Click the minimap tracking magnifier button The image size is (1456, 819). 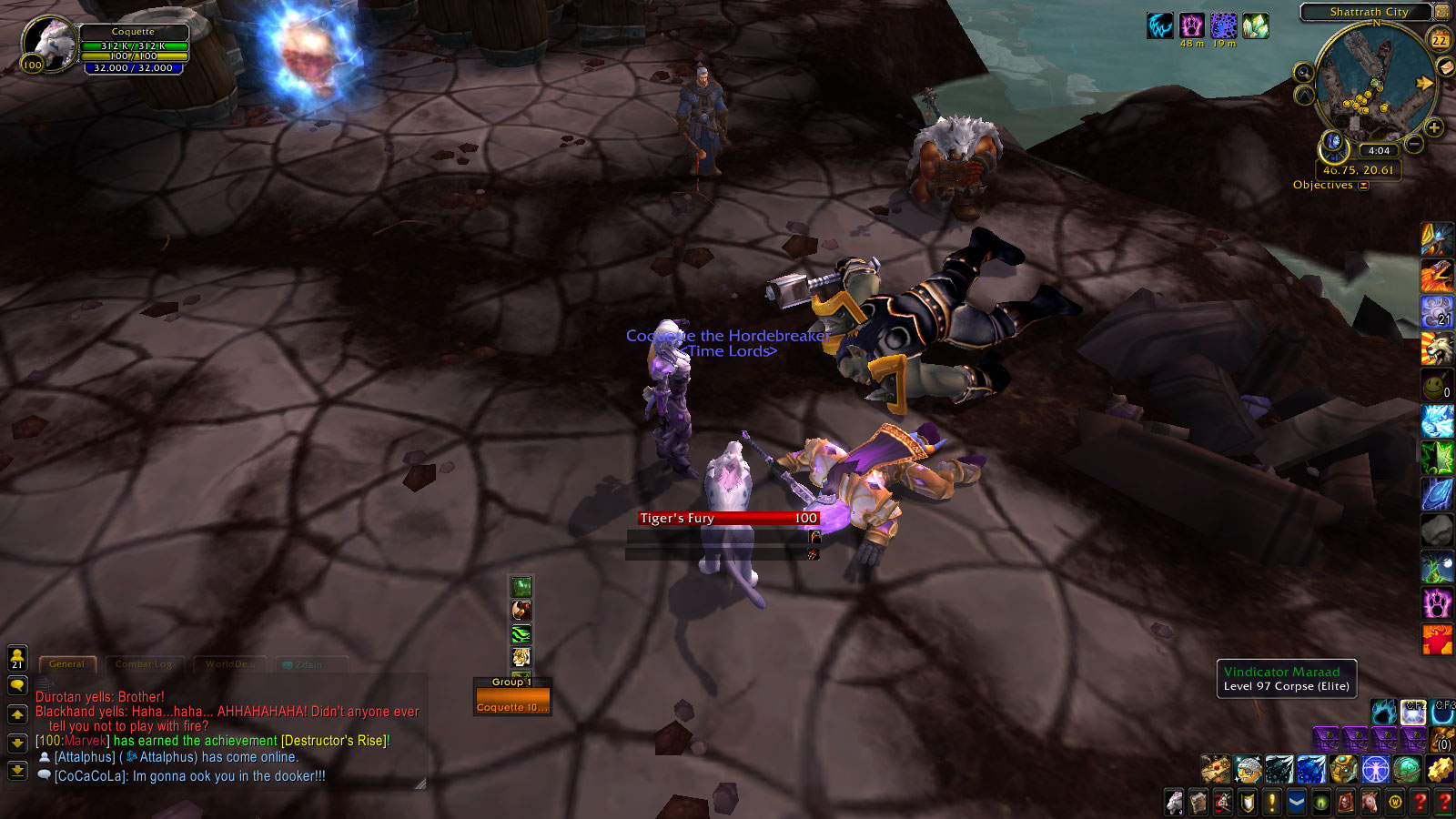1304,72
